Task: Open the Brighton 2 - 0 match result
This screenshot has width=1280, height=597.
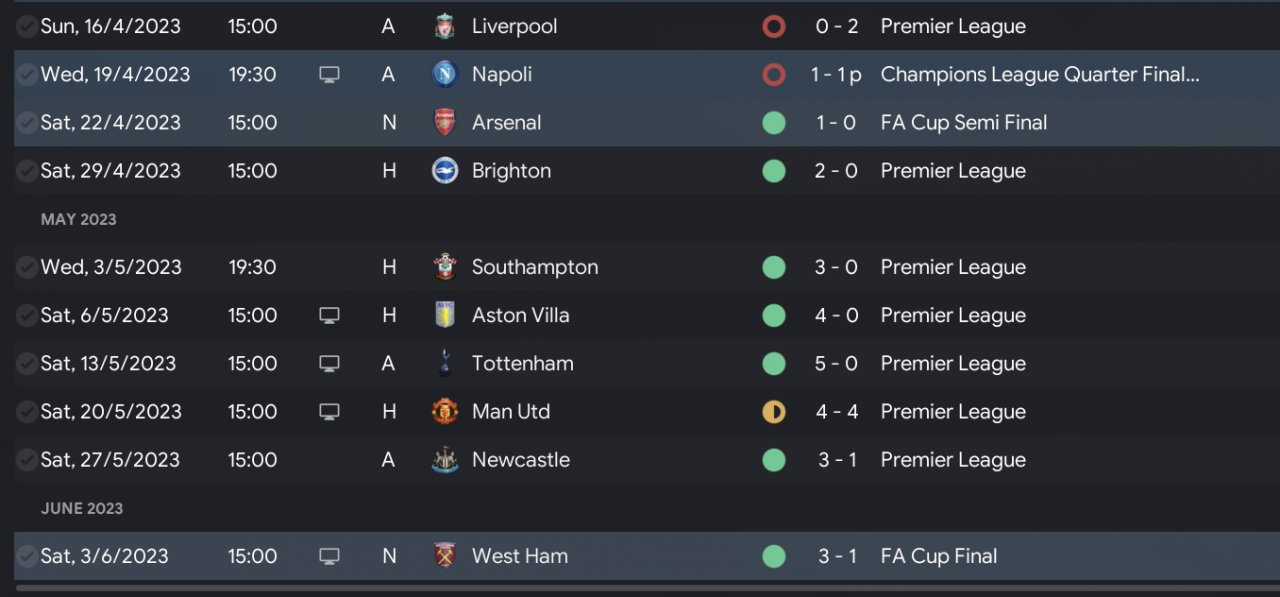Action: (x=836, y=171)
